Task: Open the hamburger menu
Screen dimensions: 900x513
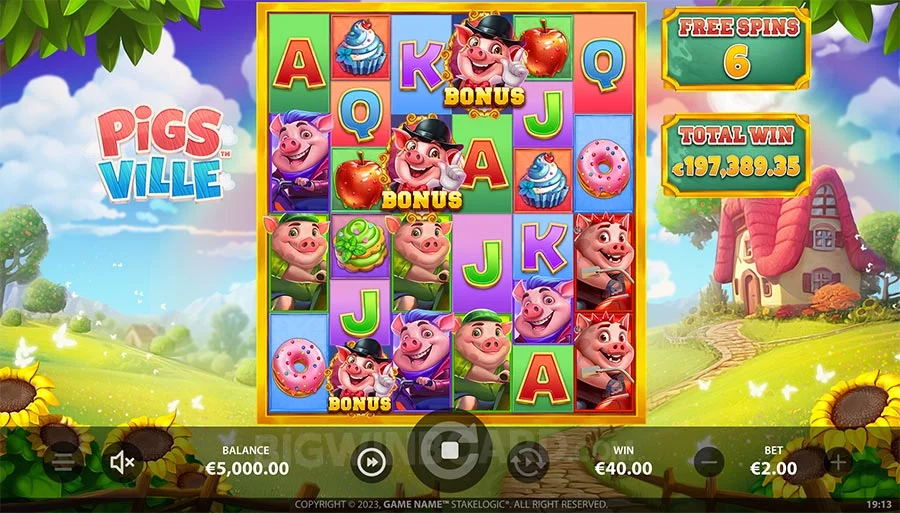Action: 62,463
